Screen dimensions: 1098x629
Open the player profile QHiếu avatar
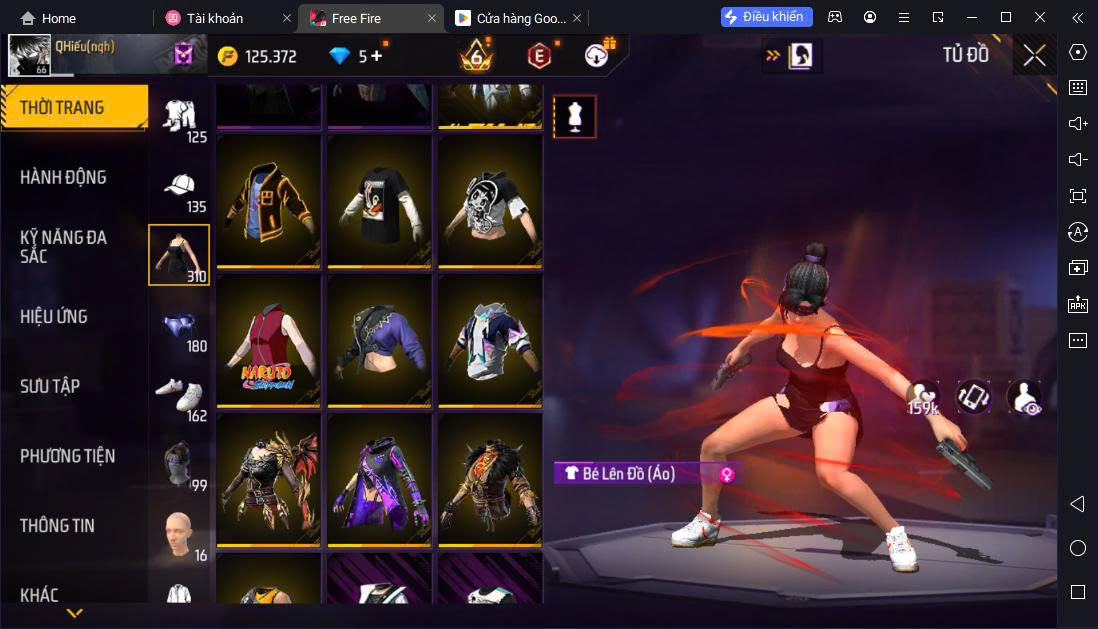[30, 56]
